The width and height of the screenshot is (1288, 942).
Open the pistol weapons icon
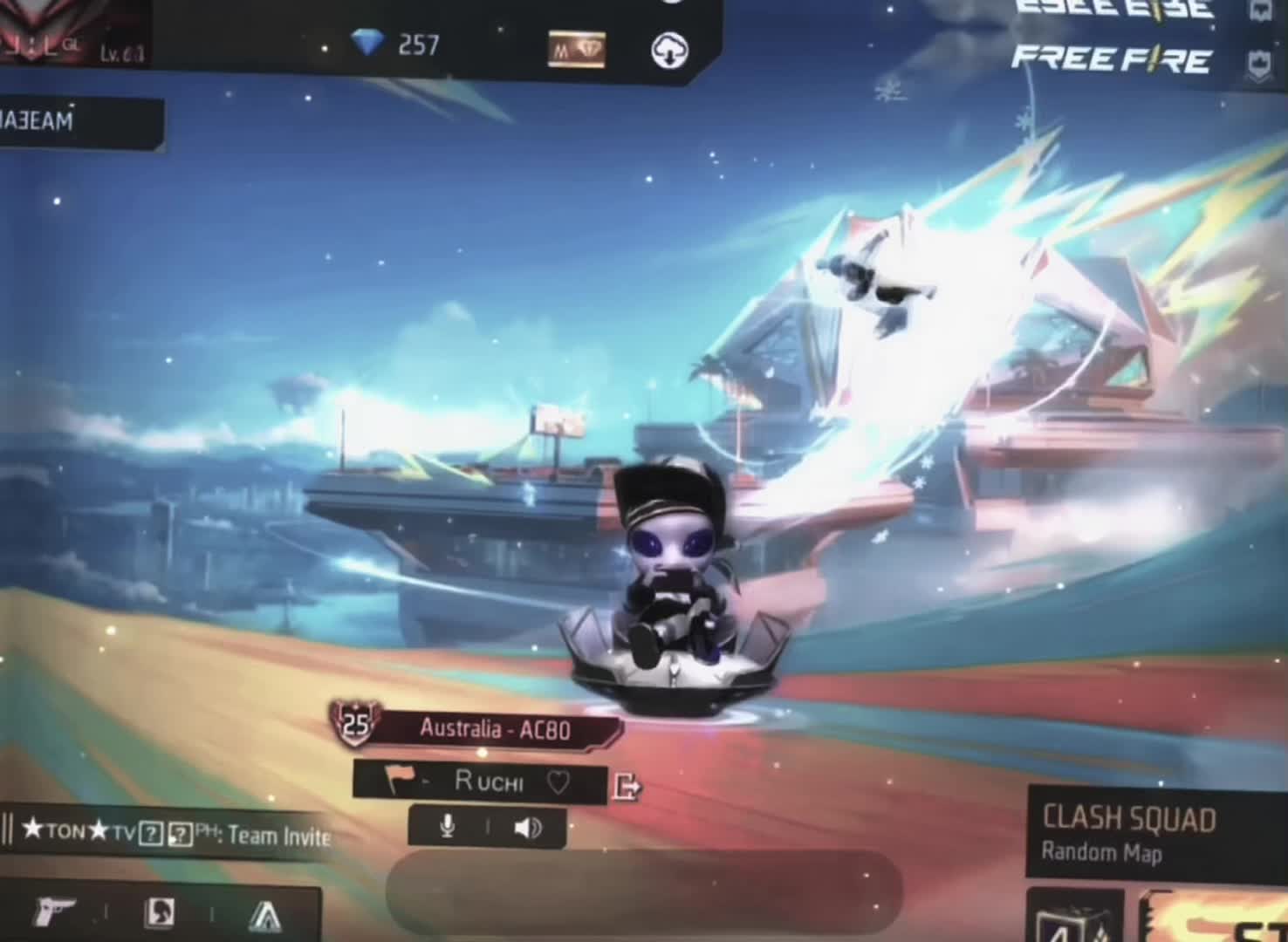pyautogui.click(x=54, y=913)
